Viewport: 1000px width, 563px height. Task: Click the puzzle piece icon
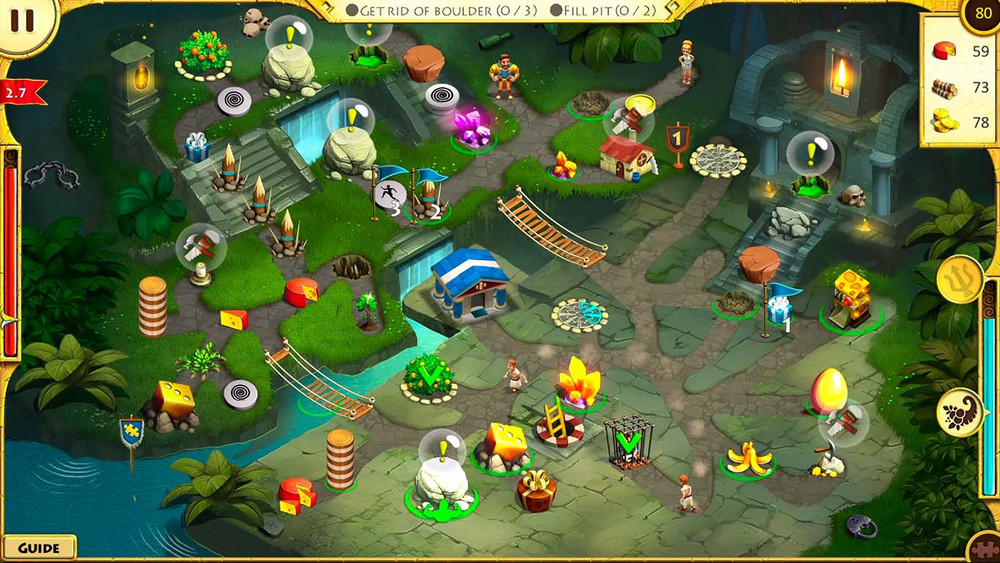(x=986, y=550)
